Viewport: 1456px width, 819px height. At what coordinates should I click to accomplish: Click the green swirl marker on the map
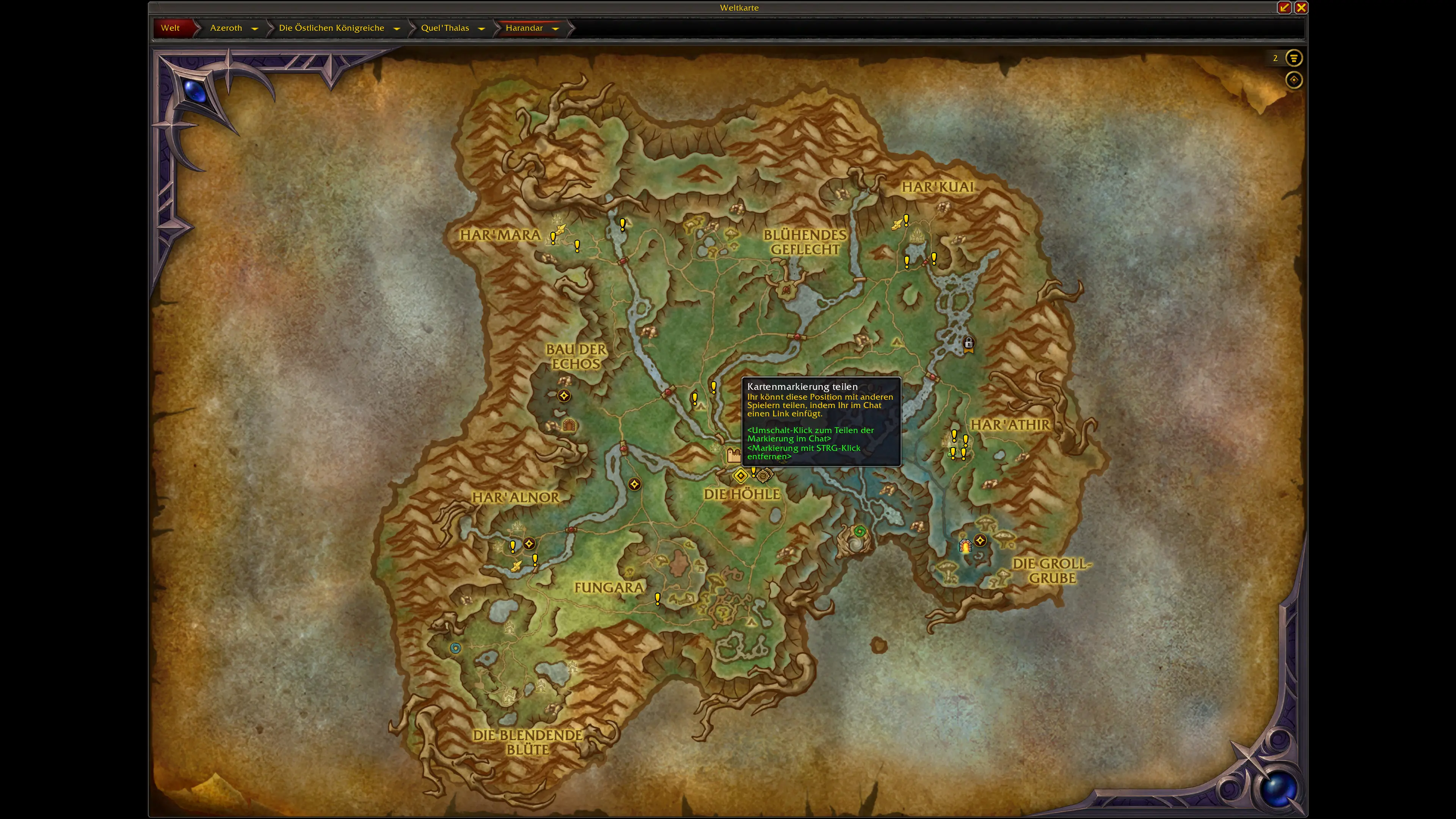click(860, 531)
